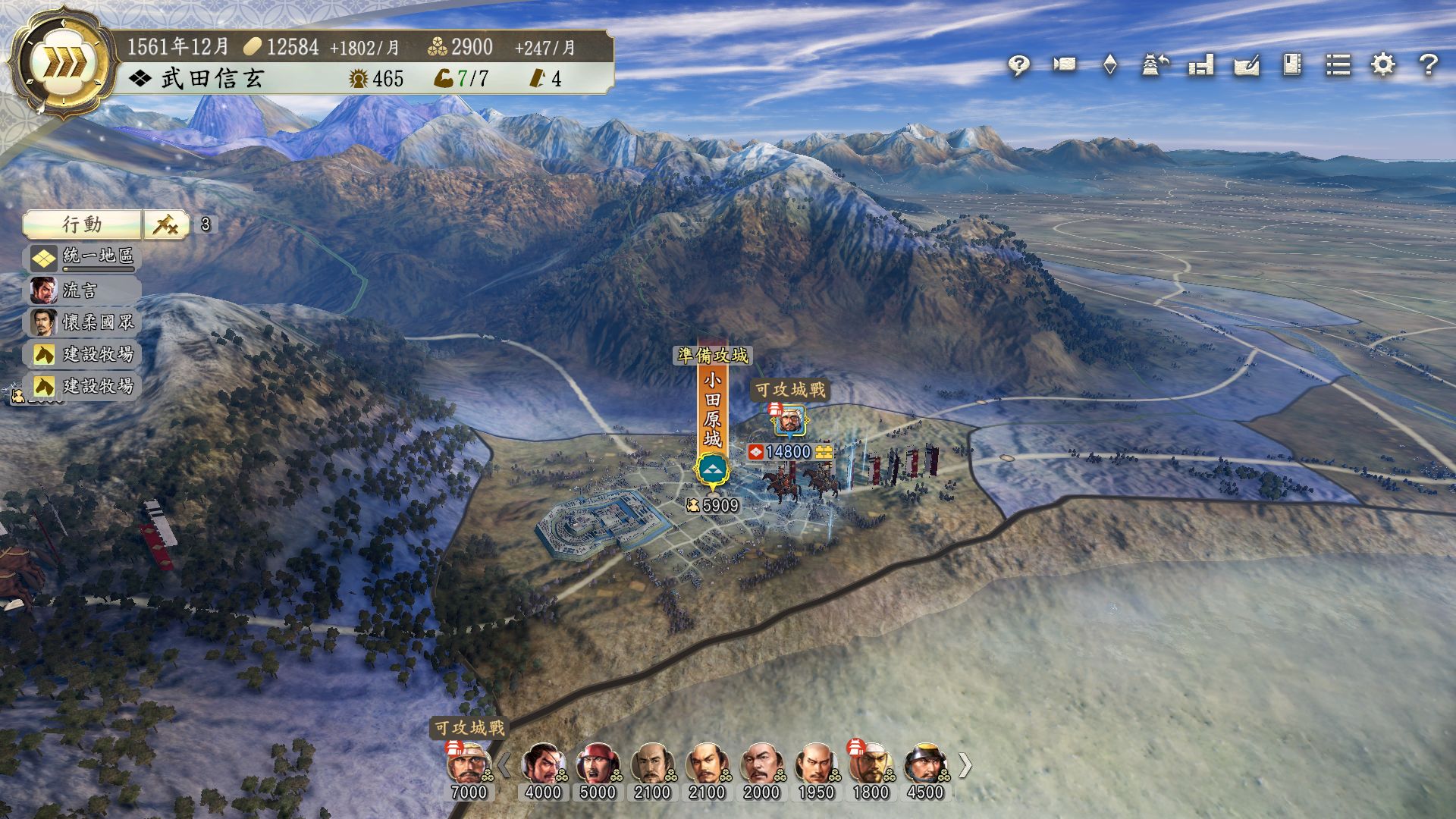Viewport: 1456px width, 819px height.
Task: Show next officers with right chevron arrow
Action: click(965, 765)
